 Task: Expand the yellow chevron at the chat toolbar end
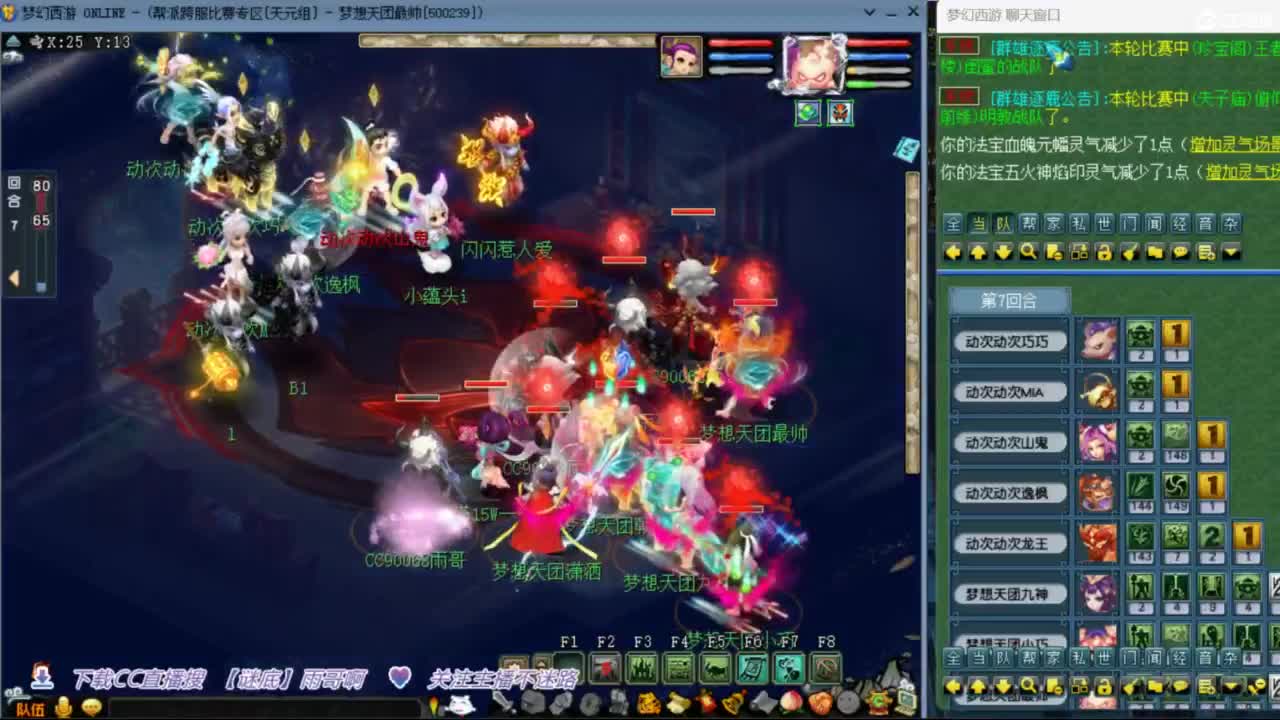[x=1230, y=252]
